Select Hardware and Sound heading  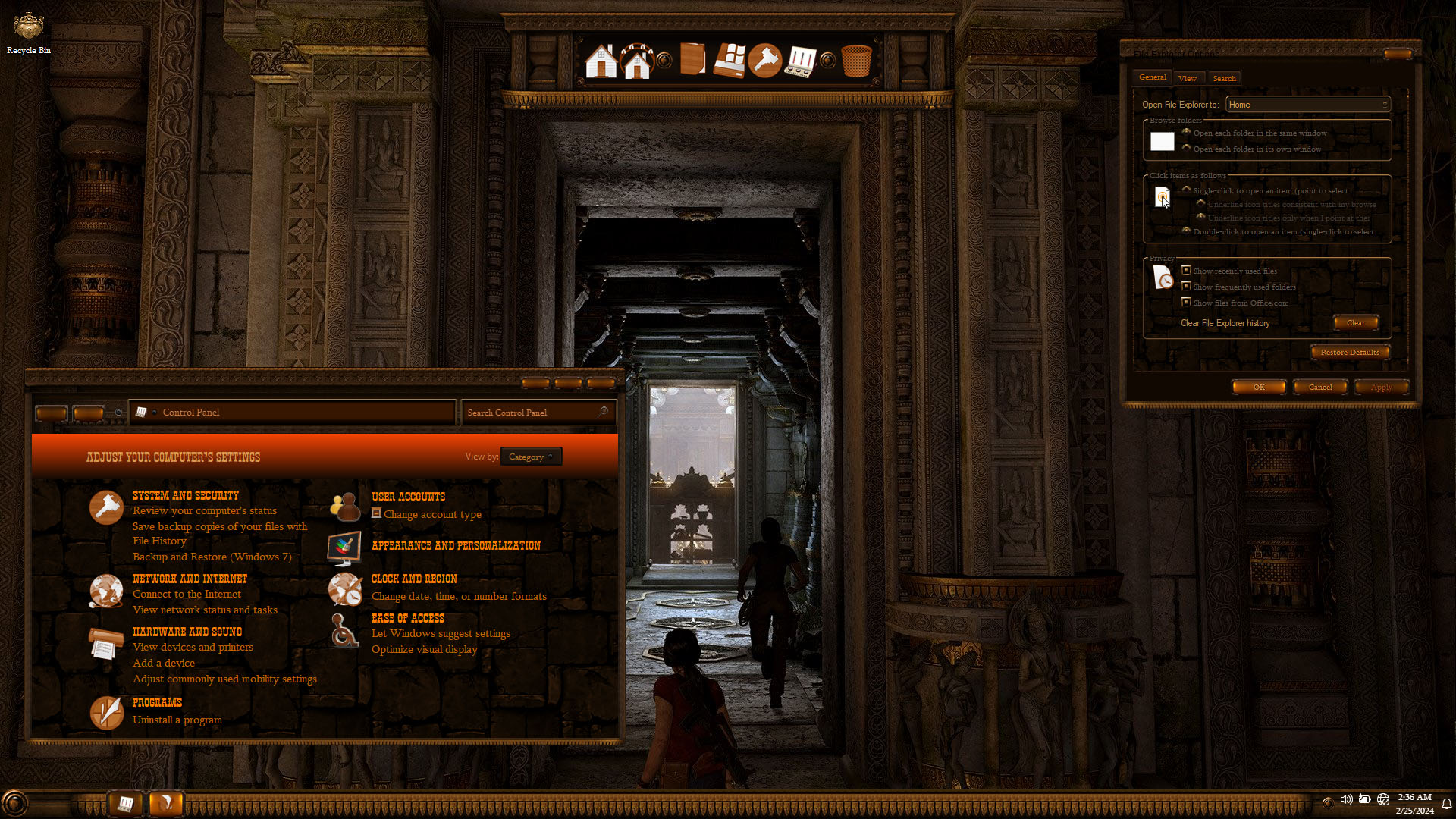(187, 632)
